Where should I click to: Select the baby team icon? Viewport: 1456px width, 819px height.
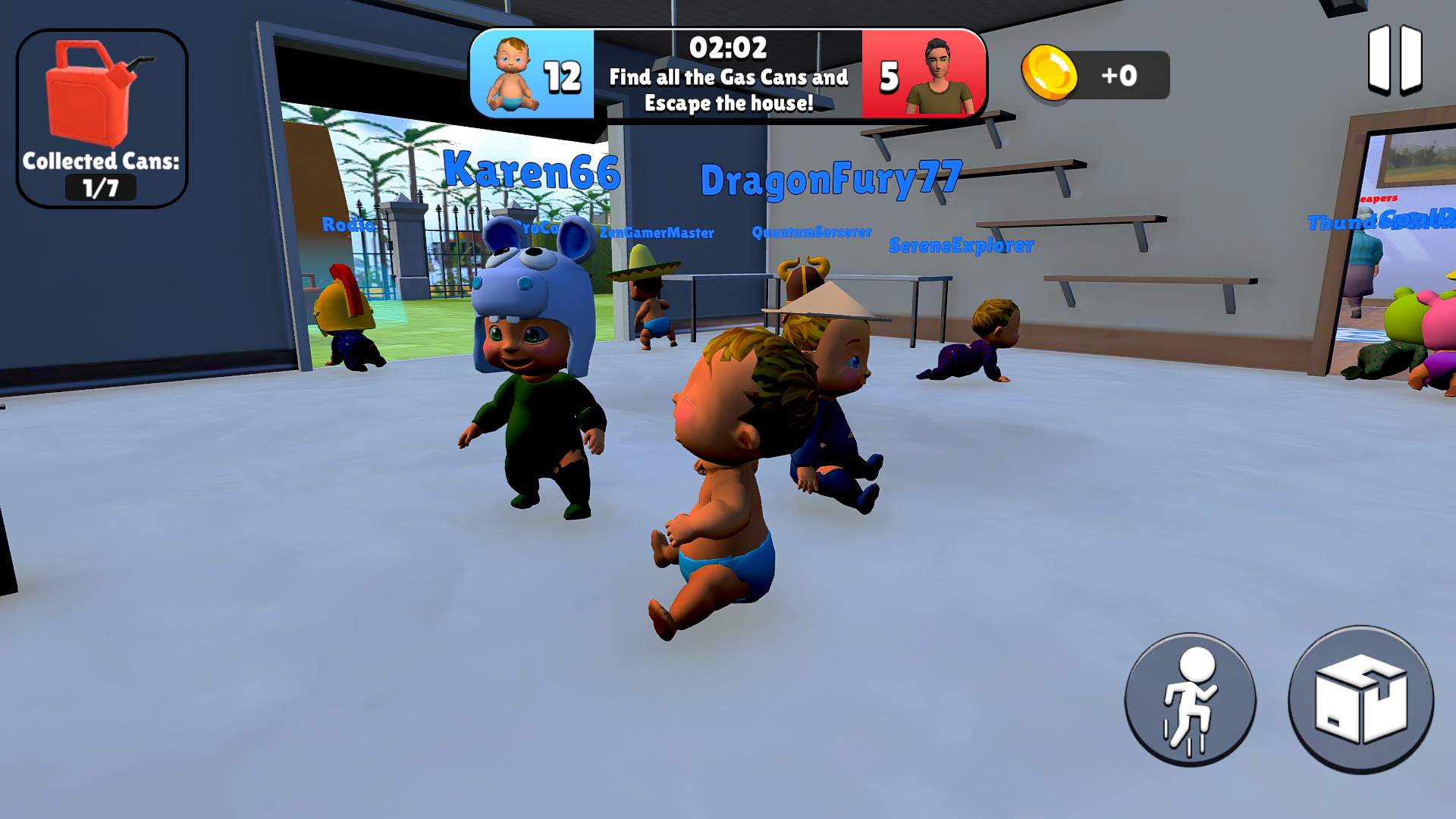pos(512,73)
